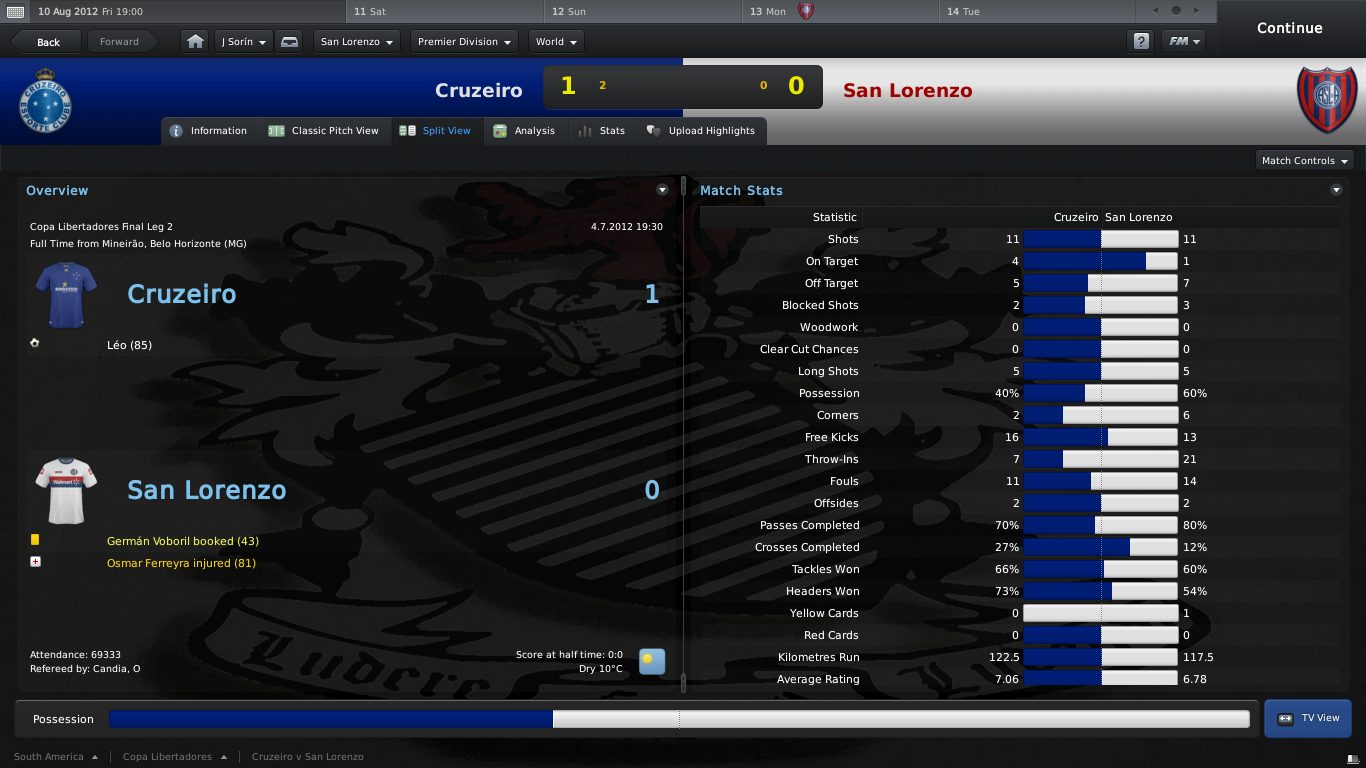This screenshot has width=1366, height=768.
Task: Choose the Upload Highlights tab
Action: (x=701, y=131)
